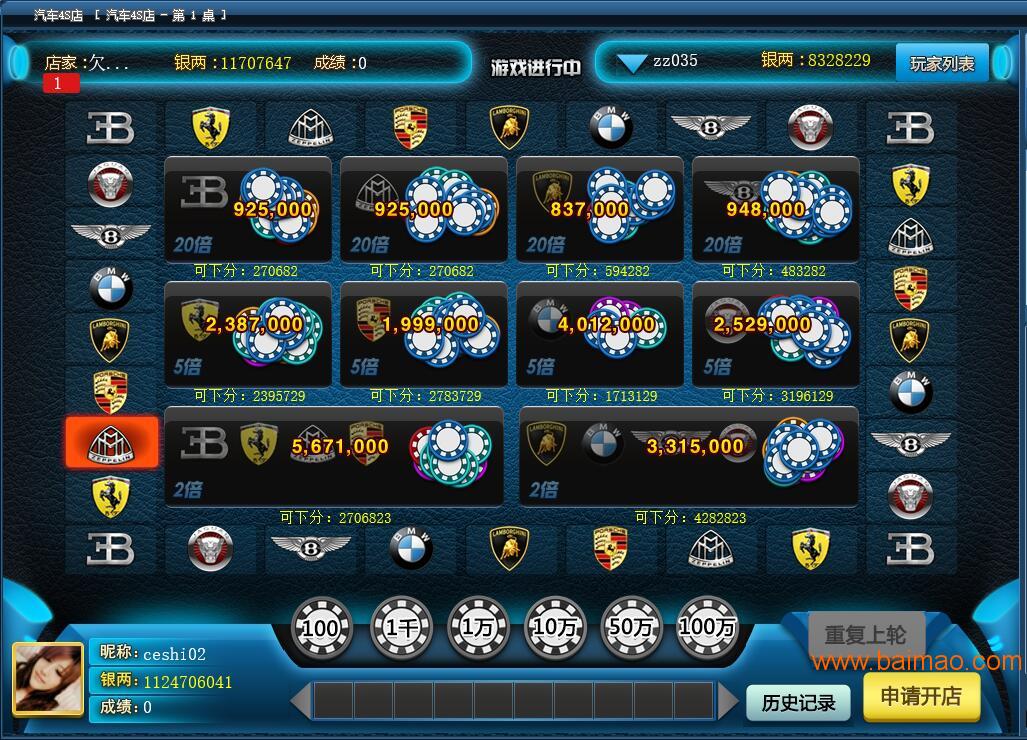Choose the 1千 betting chip
This screenshot has height=740, width=1027.
[x=401, y=628]
